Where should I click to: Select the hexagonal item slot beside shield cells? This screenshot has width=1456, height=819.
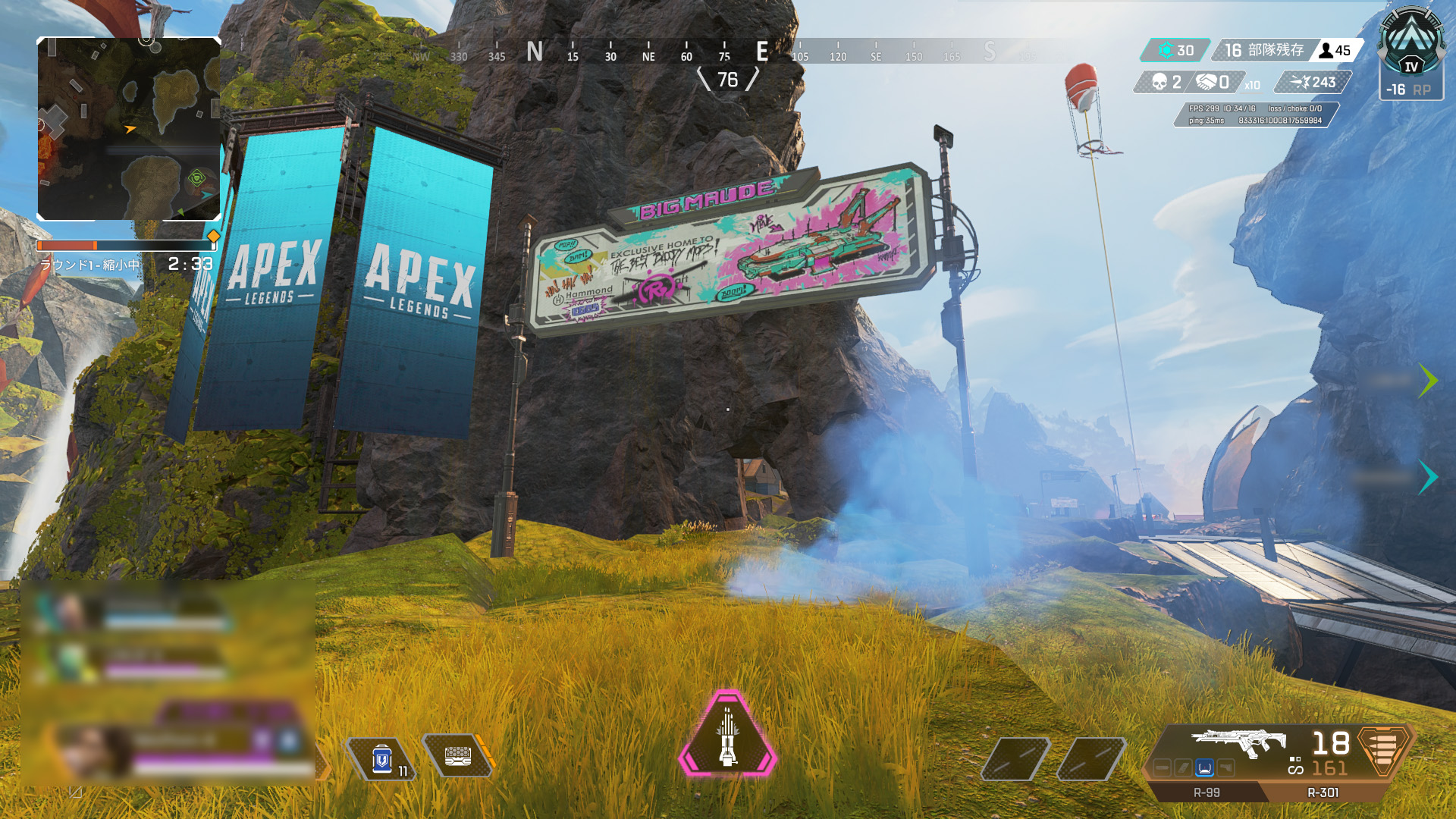(x=458, y=756)
